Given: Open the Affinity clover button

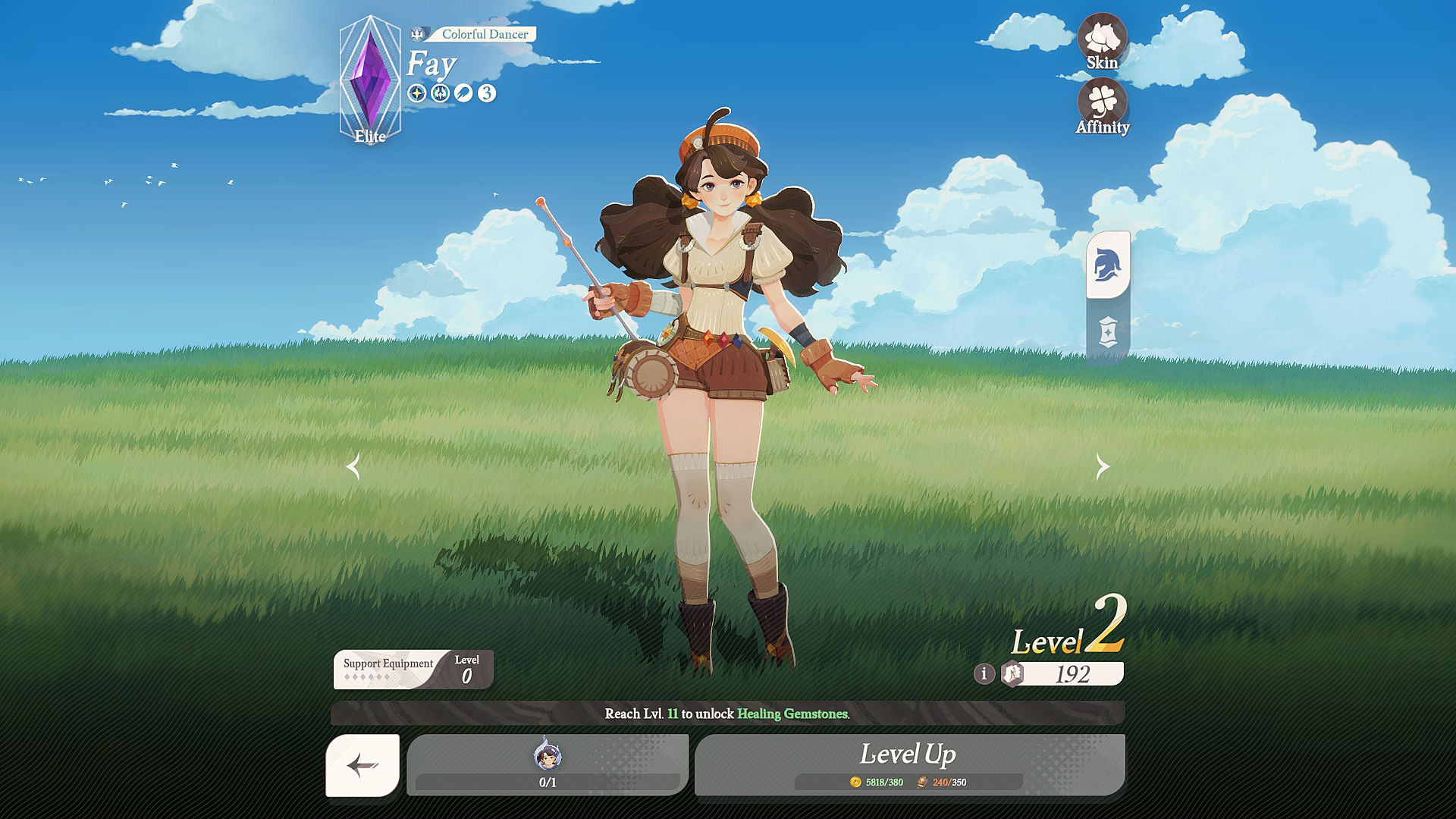Looking at the screenshot, I should 1102,107.
